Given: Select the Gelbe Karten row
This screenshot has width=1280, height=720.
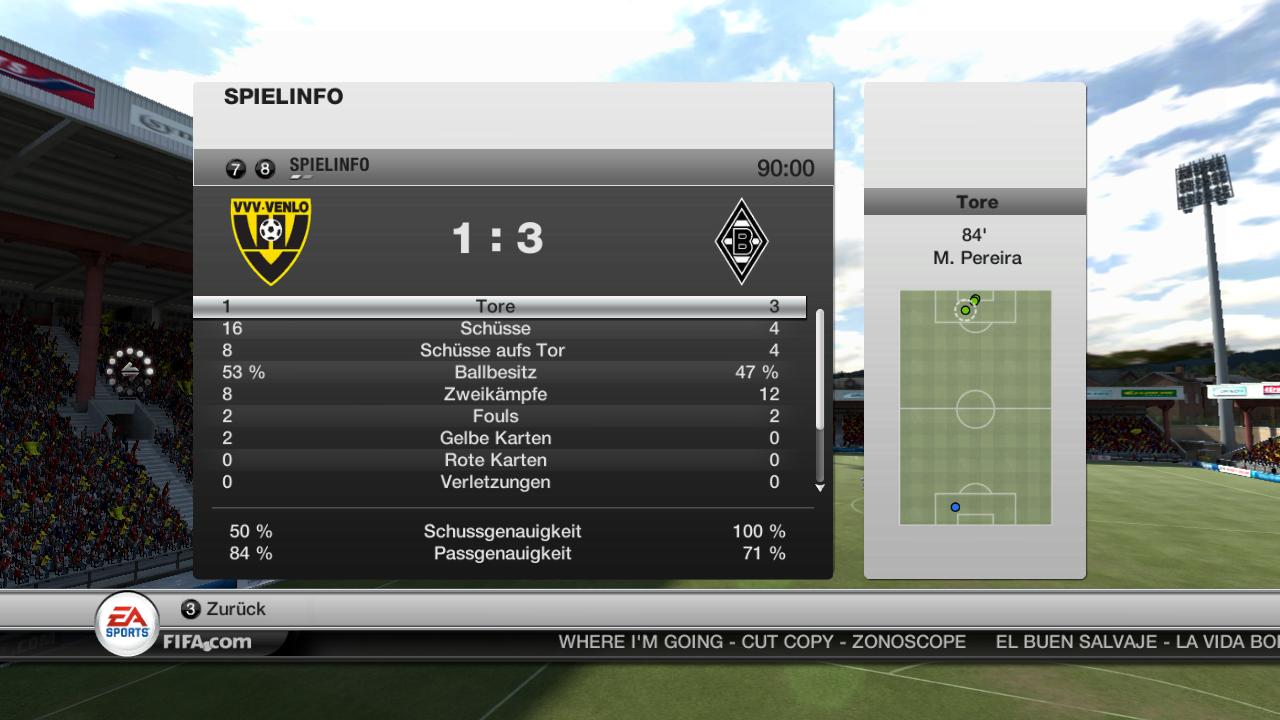Looking at the screenshot, I should pyautogui.click(x=497, y=438).
